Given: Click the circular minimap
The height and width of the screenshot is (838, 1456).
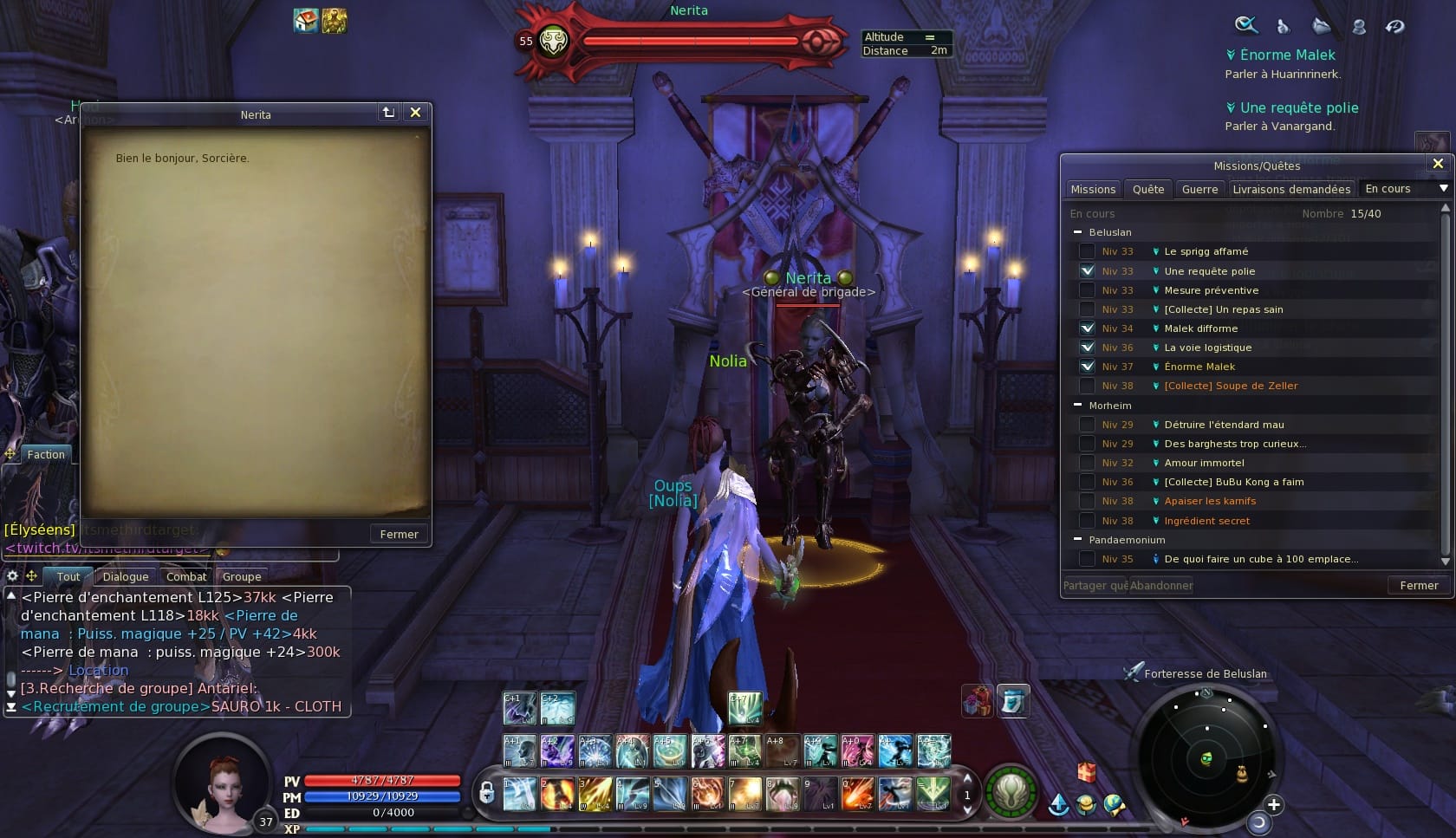Looking at the screenshot, I should pos(1208,758).
